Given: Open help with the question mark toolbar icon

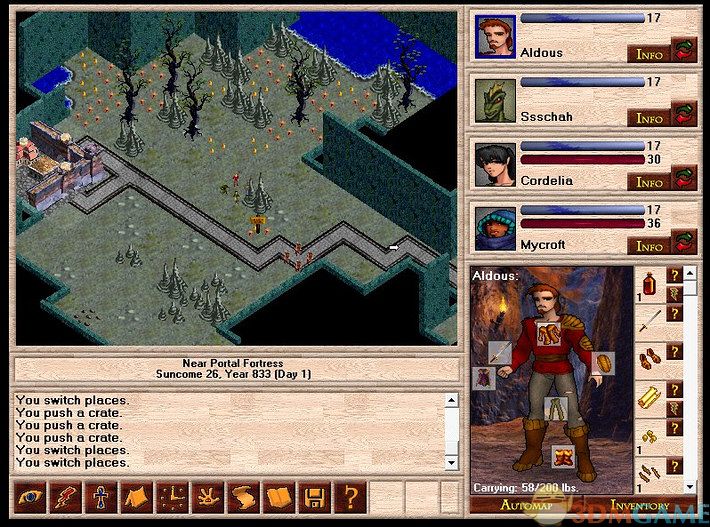Looking at the screenshot, I should tap(349, 496).
